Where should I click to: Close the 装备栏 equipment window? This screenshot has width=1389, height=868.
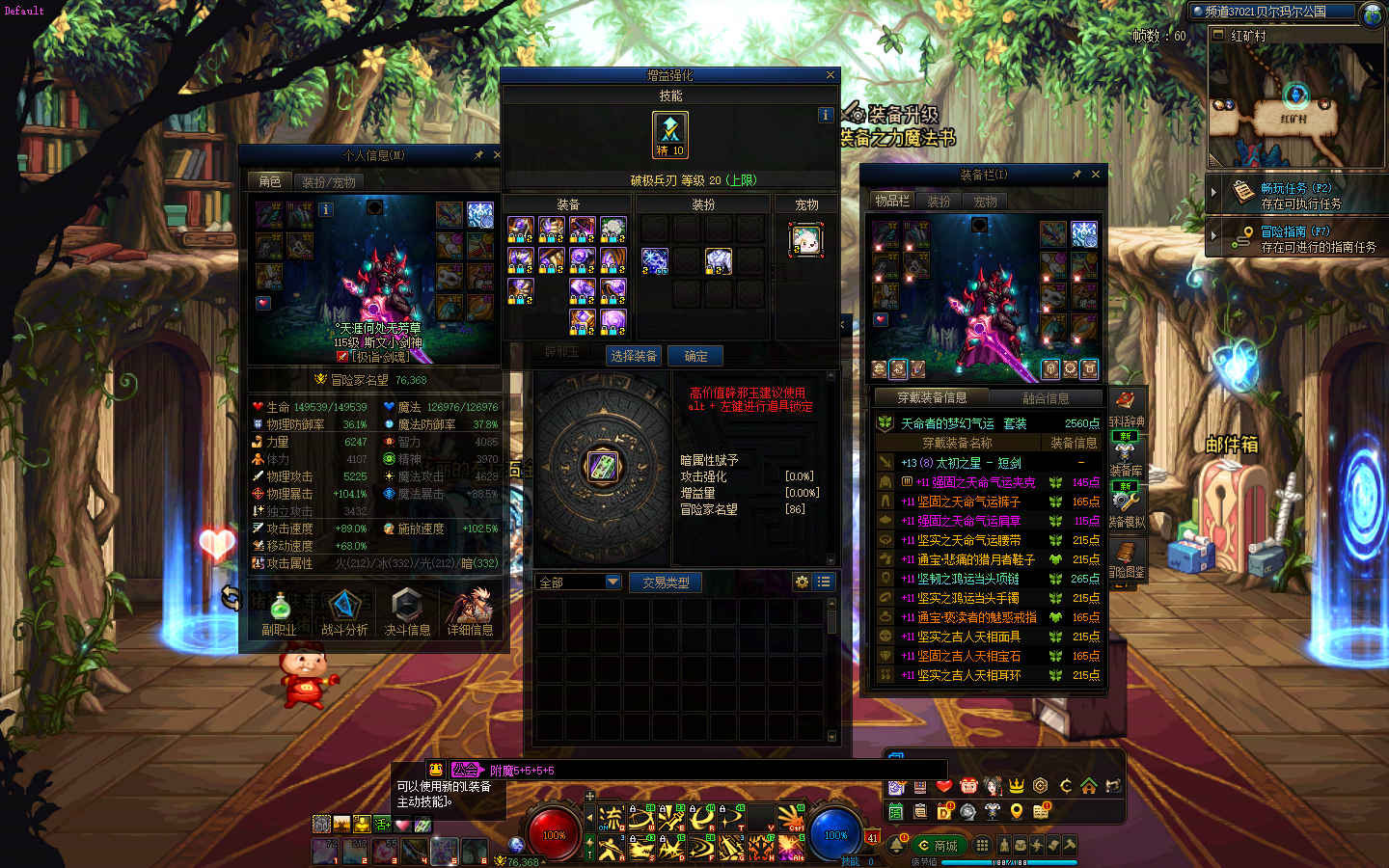(x=1096, y=175)
